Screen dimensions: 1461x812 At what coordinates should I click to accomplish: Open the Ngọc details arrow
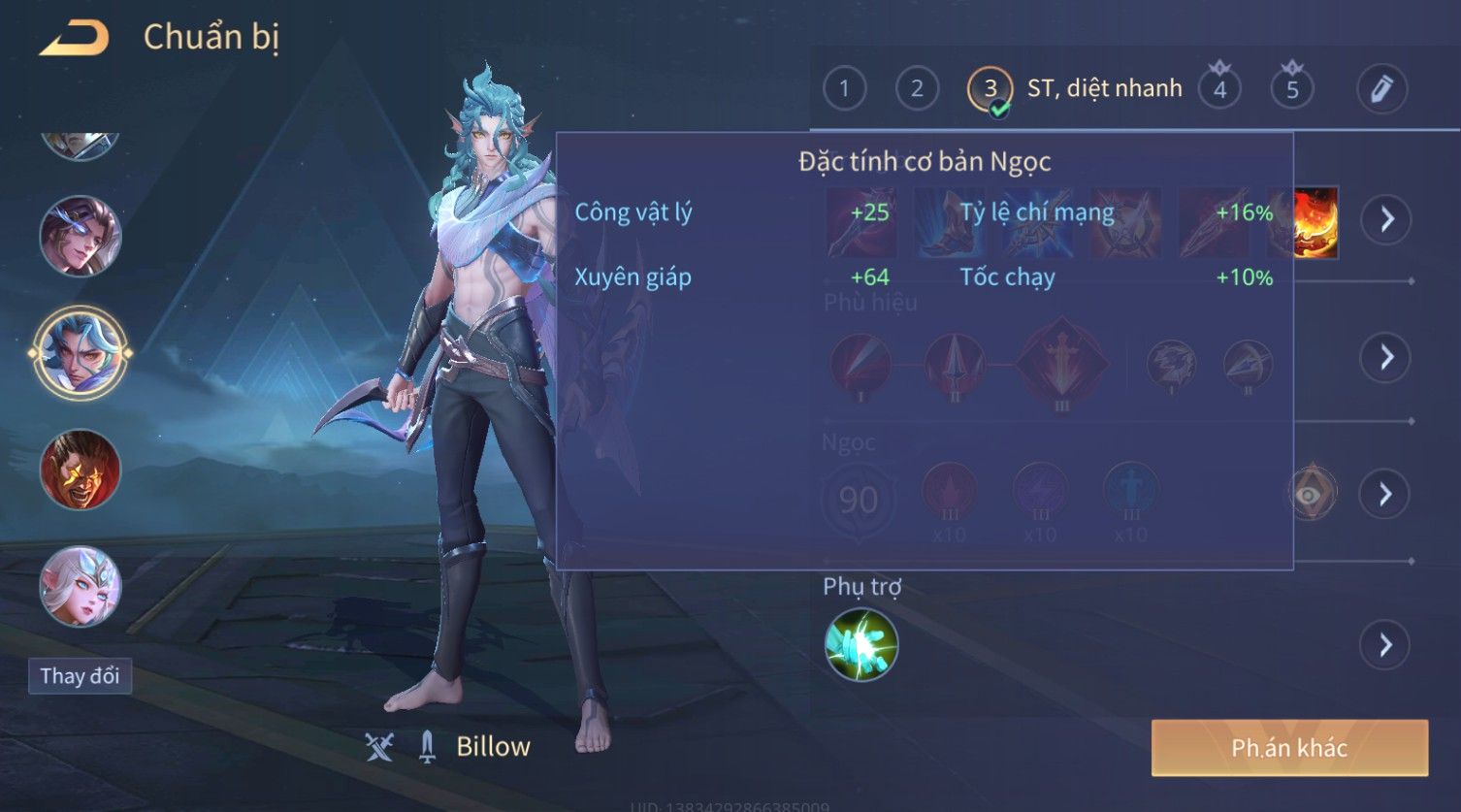pos(1386,495)
